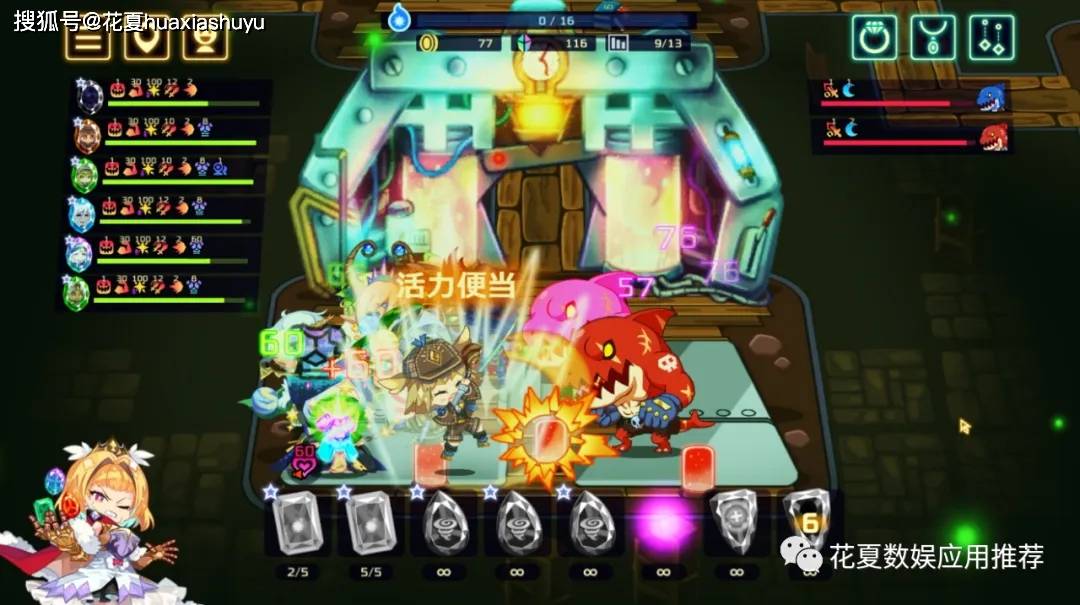Open the necklace accessory slot

[932, 38]
